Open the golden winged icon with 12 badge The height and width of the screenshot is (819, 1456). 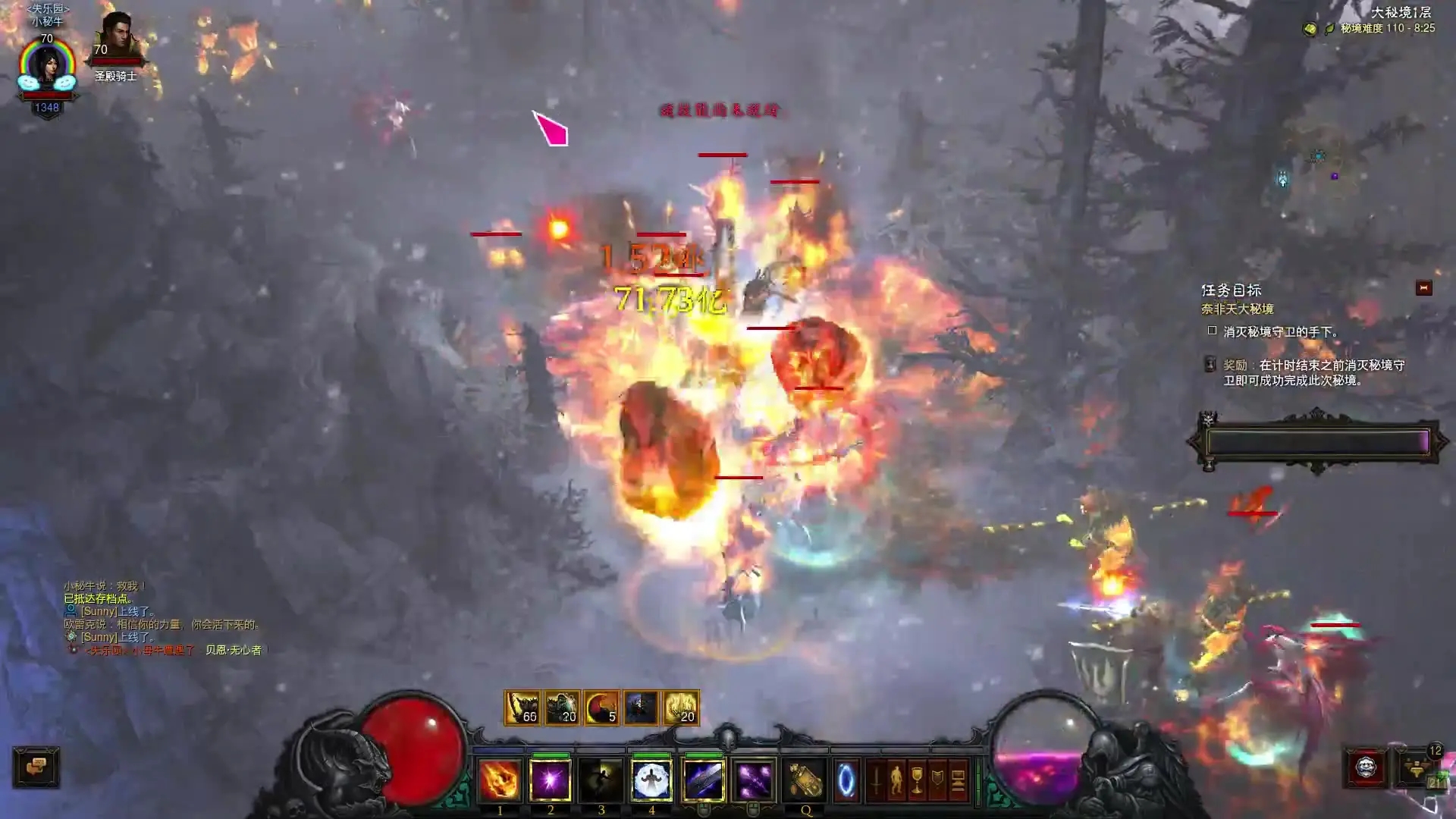coord(1415,768)
